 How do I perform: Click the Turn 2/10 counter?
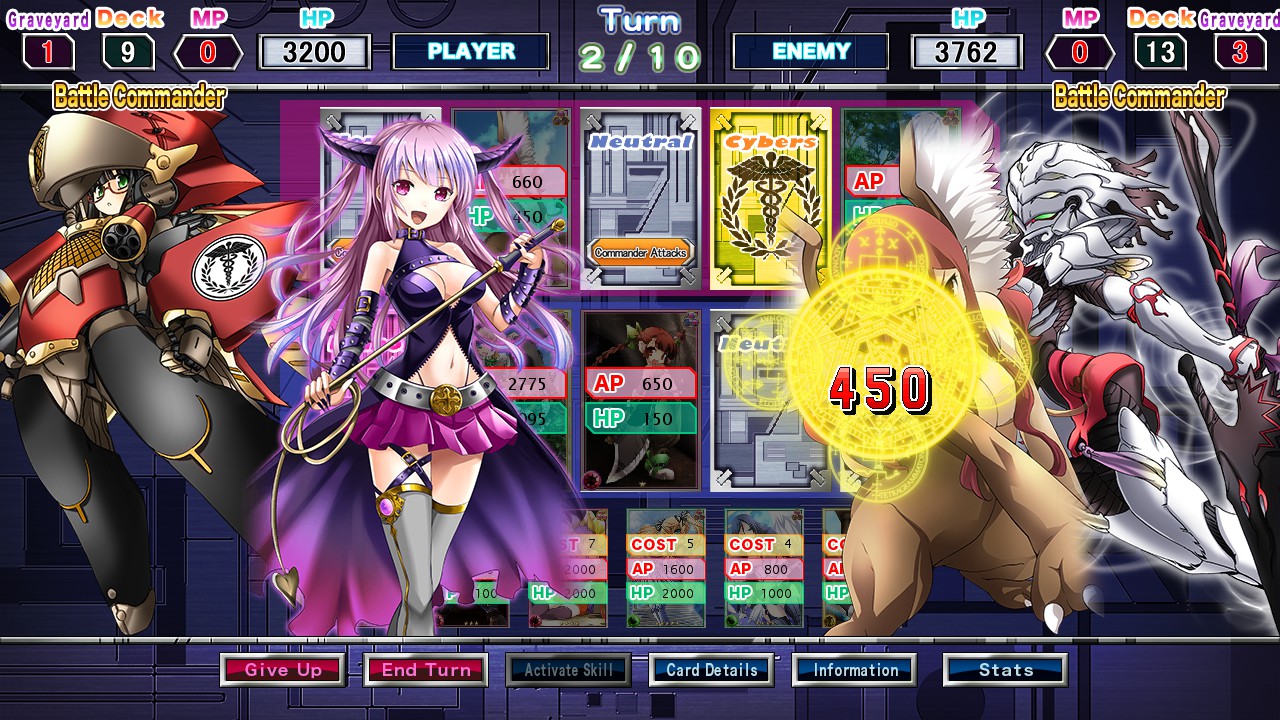pos(640,40)
